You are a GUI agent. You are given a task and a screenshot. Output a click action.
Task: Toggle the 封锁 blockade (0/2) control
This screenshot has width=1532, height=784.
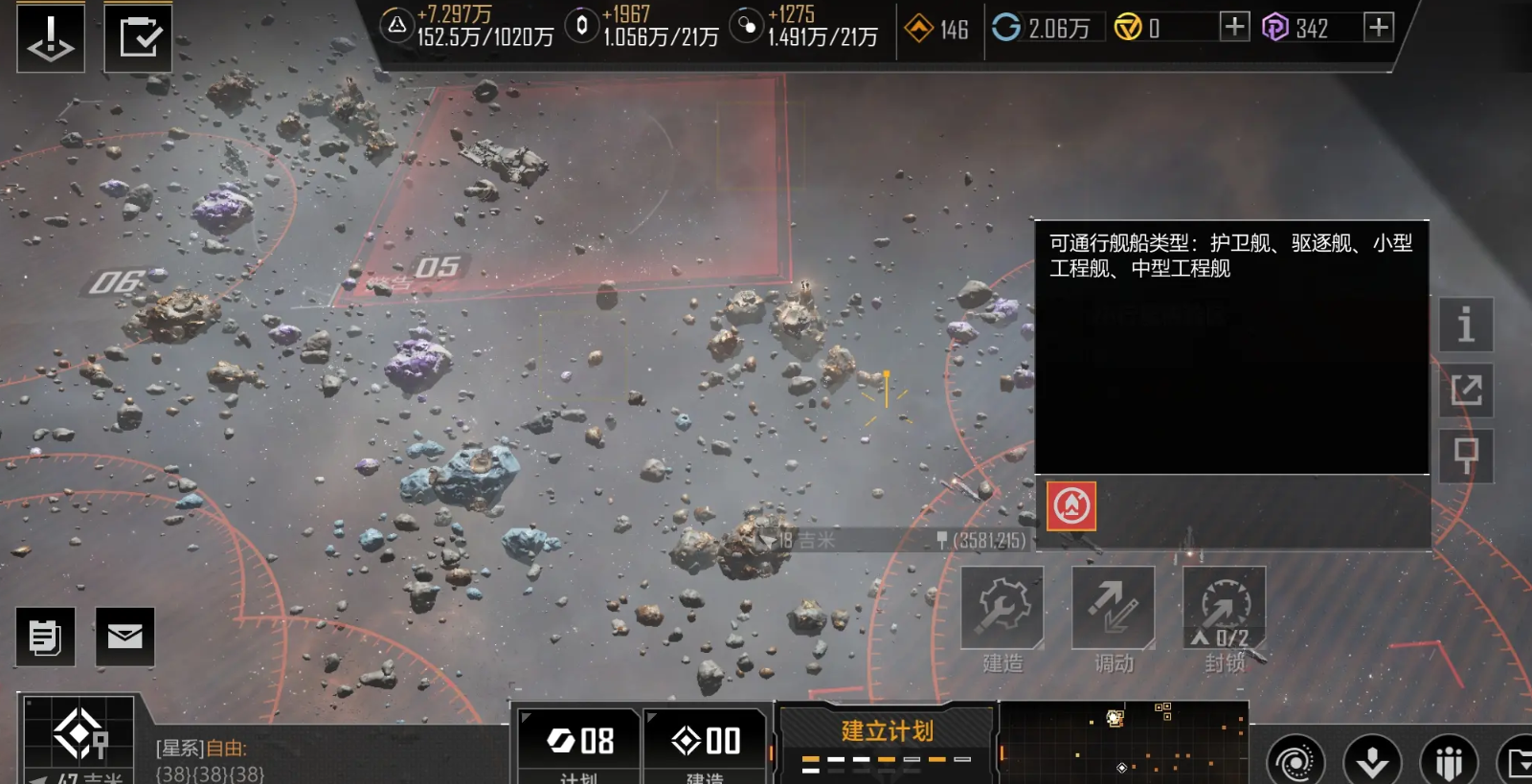click(x=1224, y=605)
